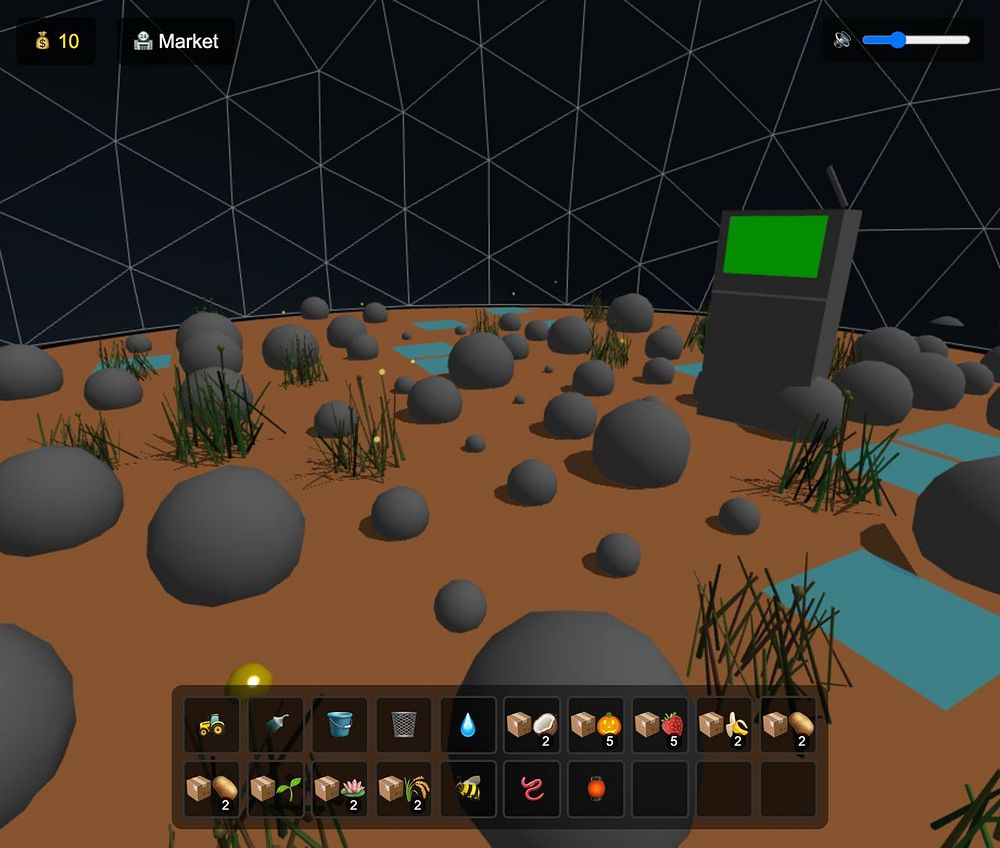Select the lotus flower crate
The width and height of the screenshot is (1000, 848).
point(340,789)
